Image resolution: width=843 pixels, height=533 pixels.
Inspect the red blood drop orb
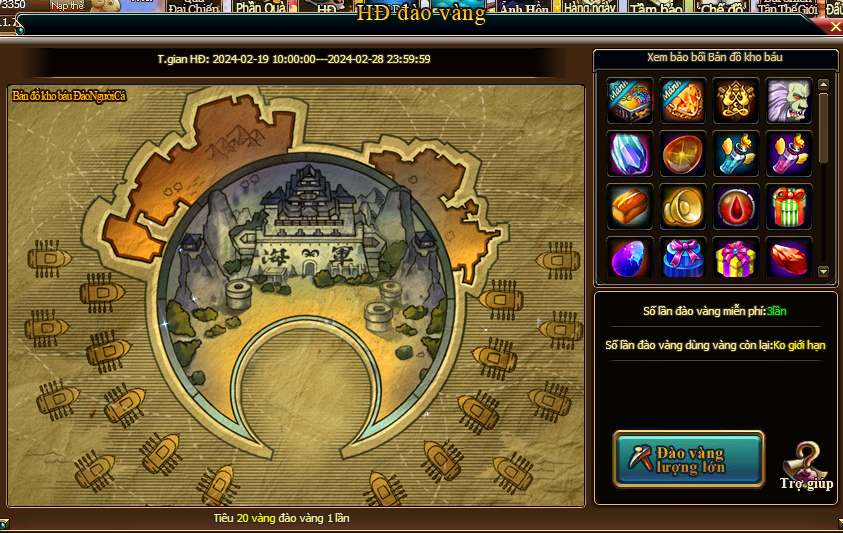(736, 207)
